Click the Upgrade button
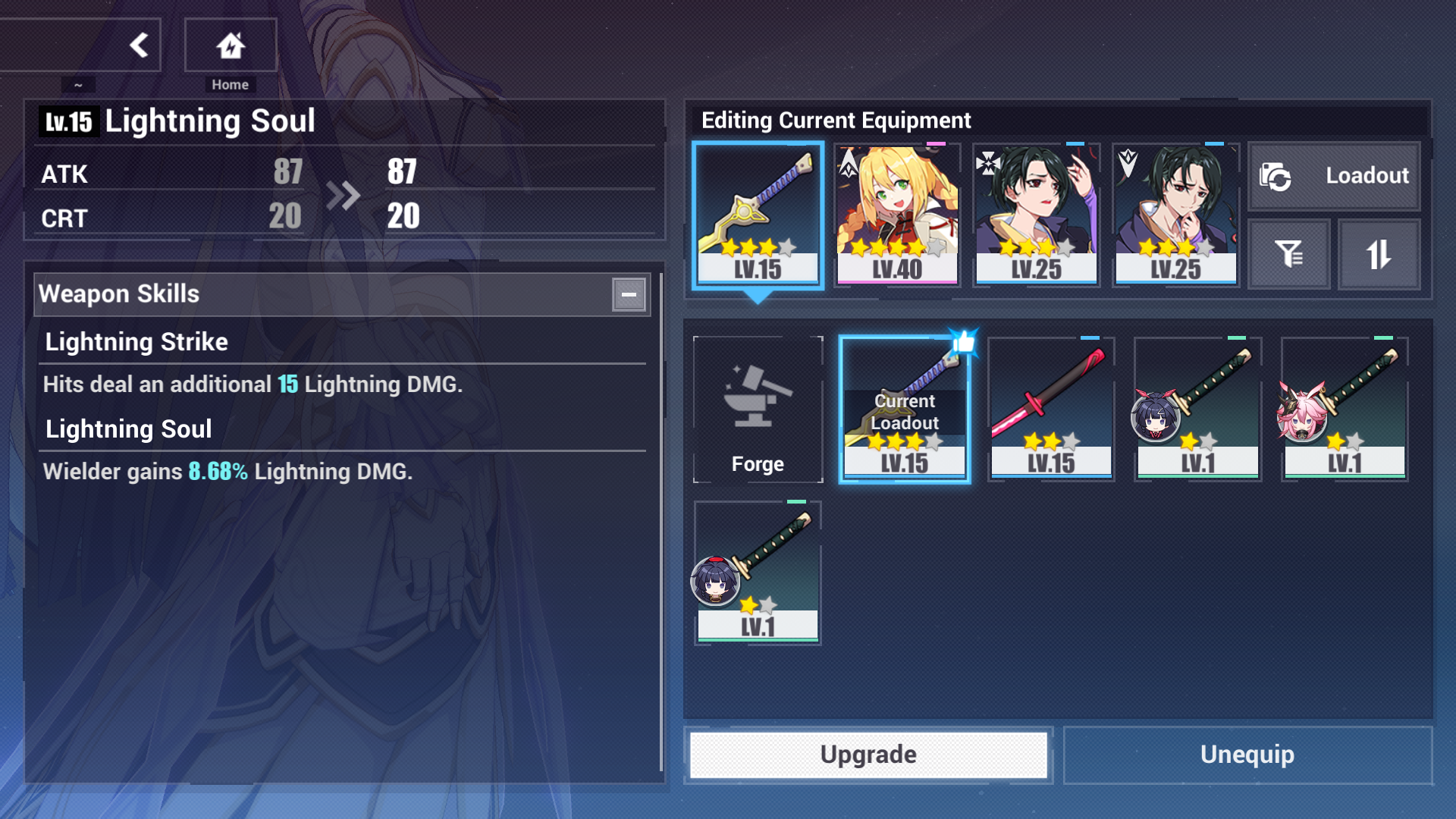The image size is (1456, 819). click(868, 755)
